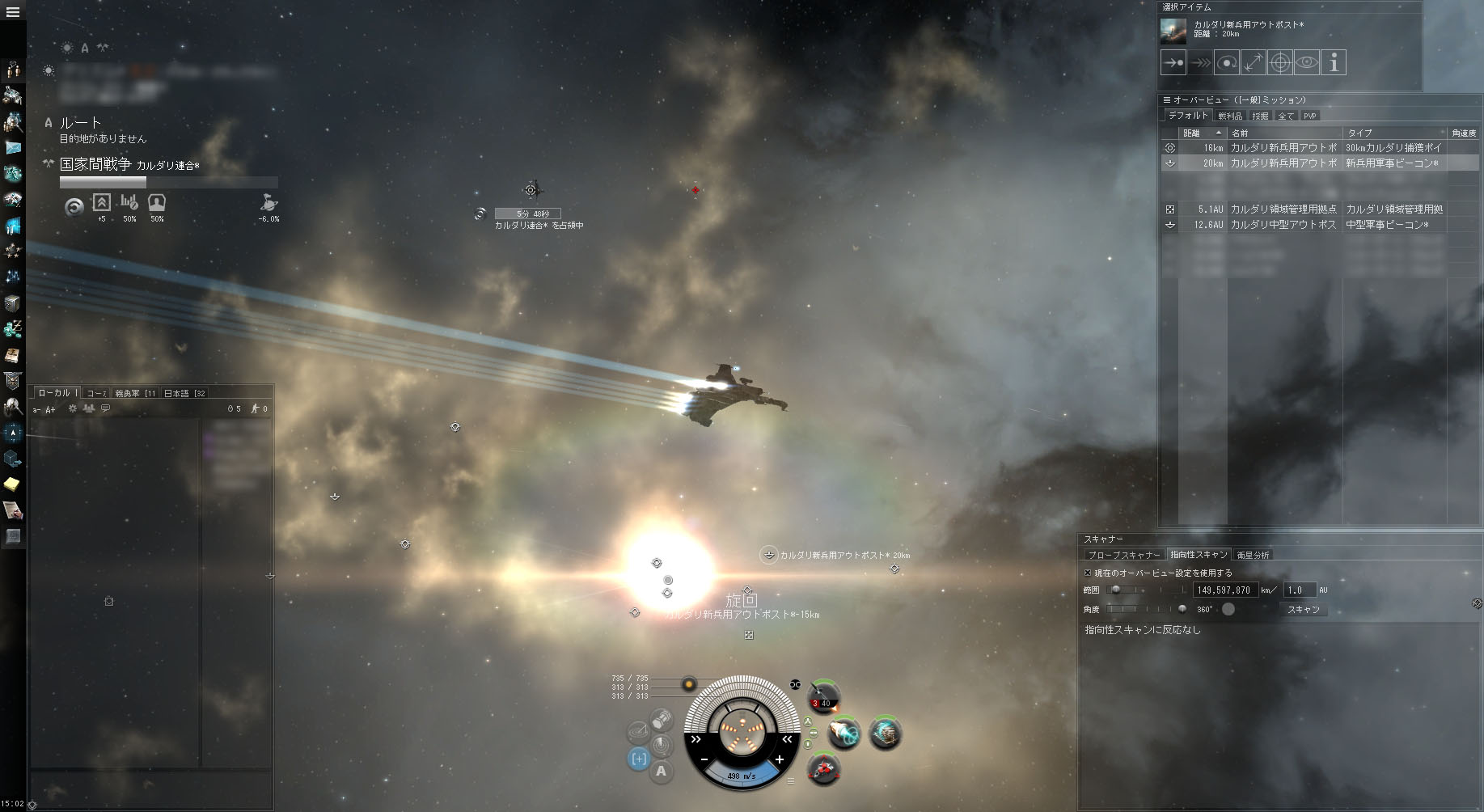
Task: Click the orbit button in Selected Item
Action: pos(1227,62)
